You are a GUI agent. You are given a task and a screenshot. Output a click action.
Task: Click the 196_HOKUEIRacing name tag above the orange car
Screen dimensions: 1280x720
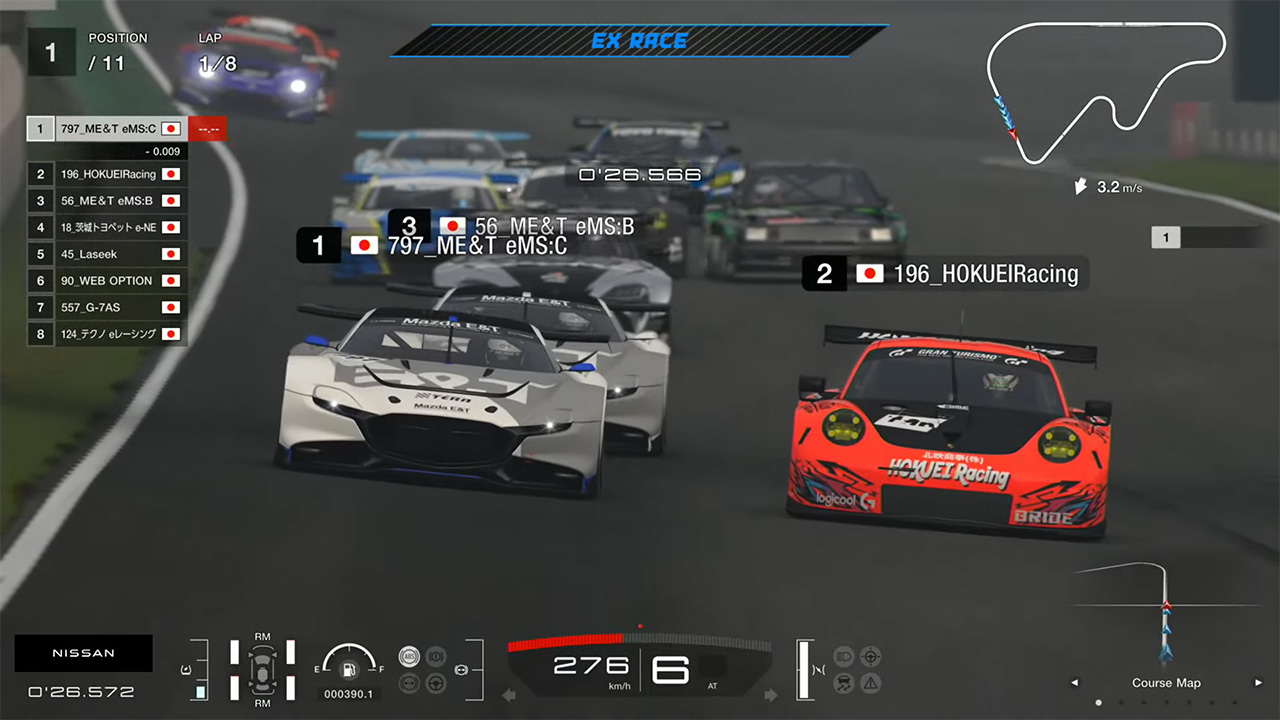click(945, 274)
